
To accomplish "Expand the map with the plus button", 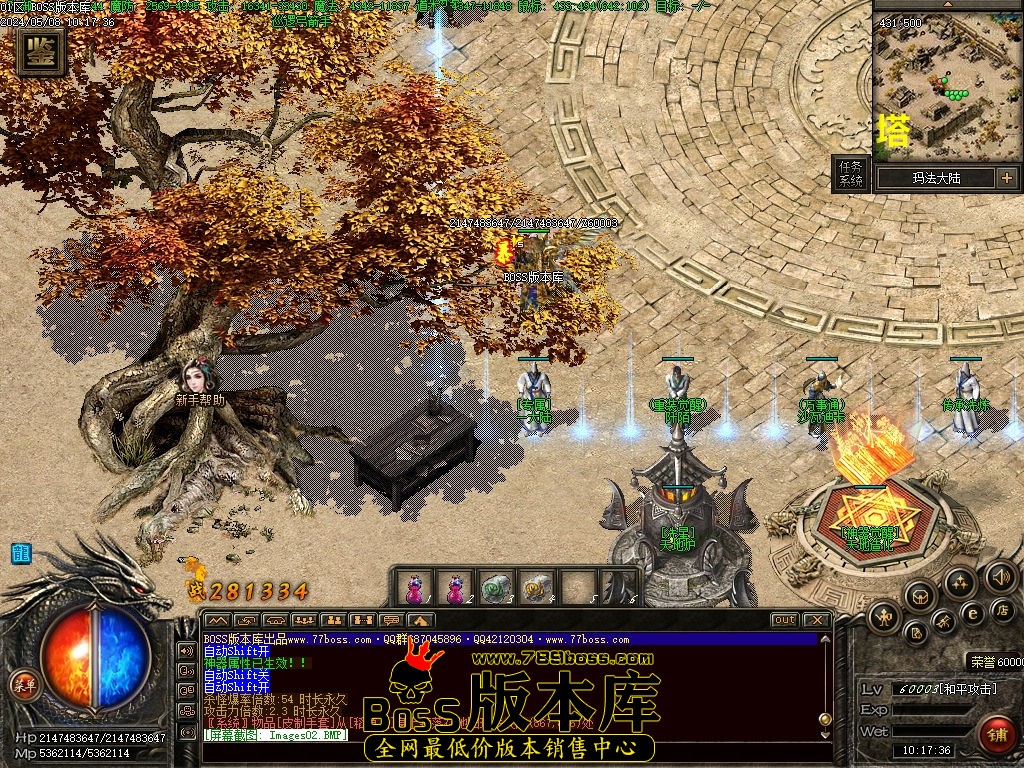I will coord(1005,178).
